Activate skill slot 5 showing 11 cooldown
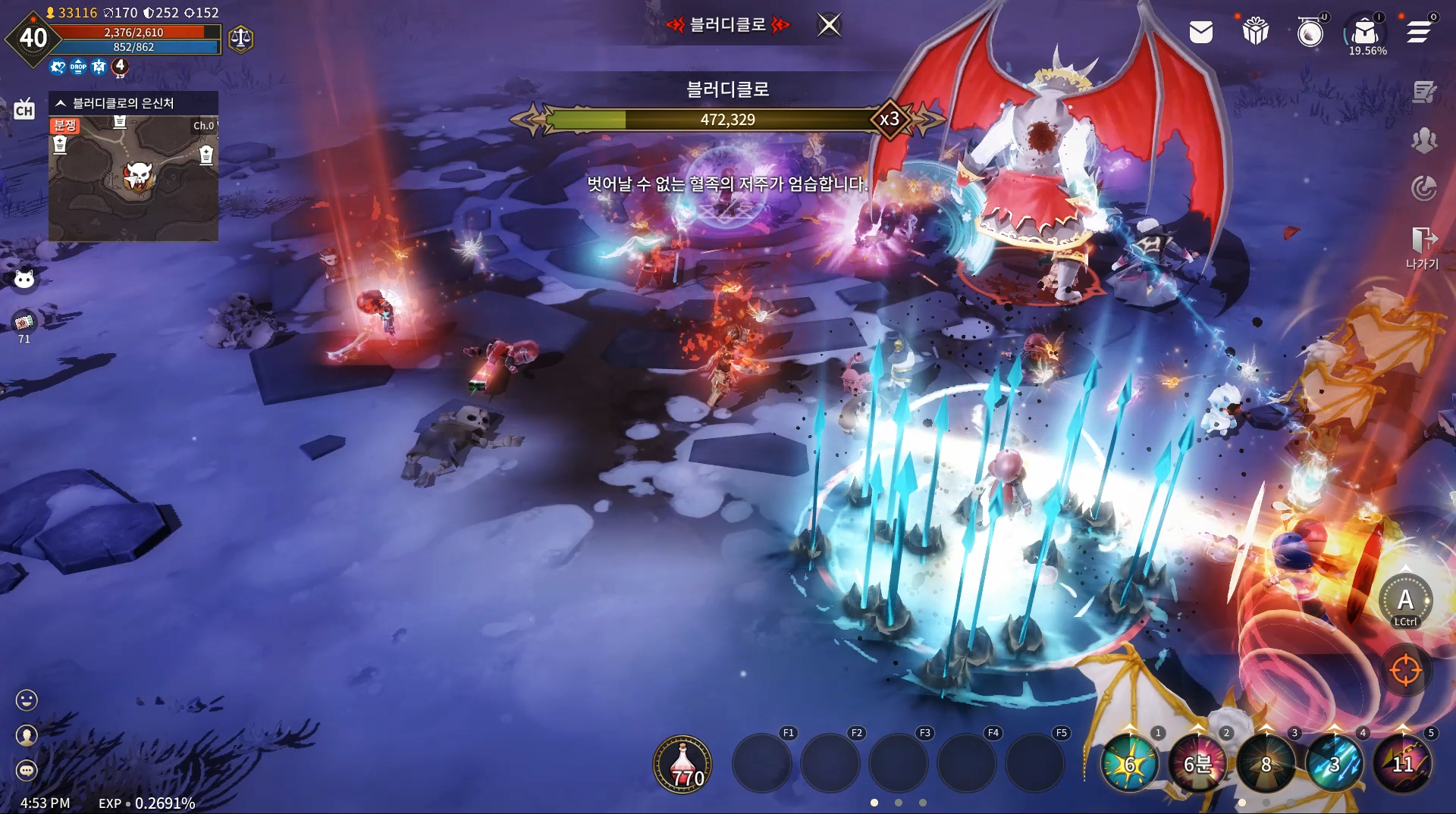This screenshot has height=814, width=1456. point(1402,764)
